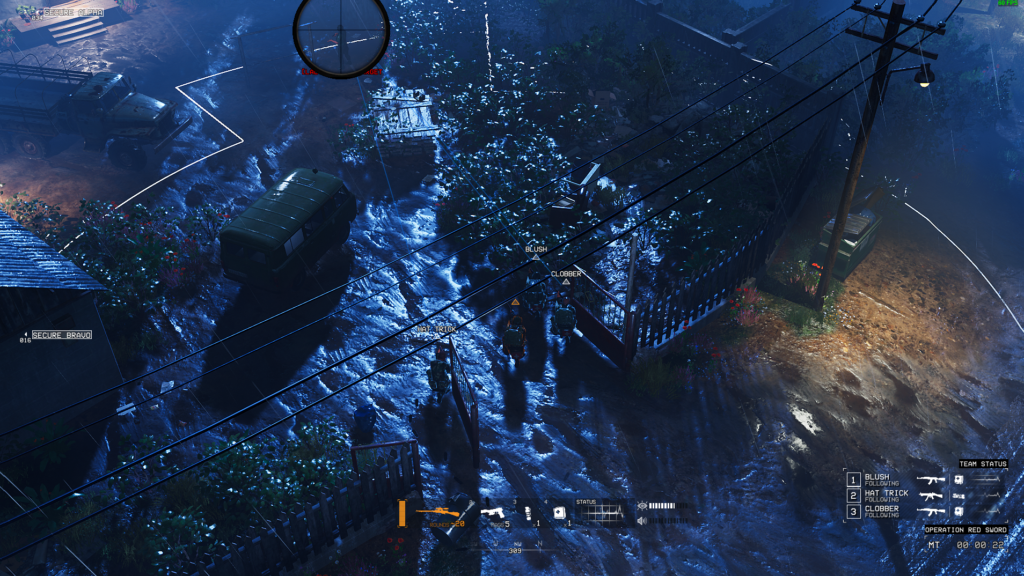Screen dimensions: 1024x576
Task: Switch to the pistol weapon slot
Action: click(x=494, y=514)
